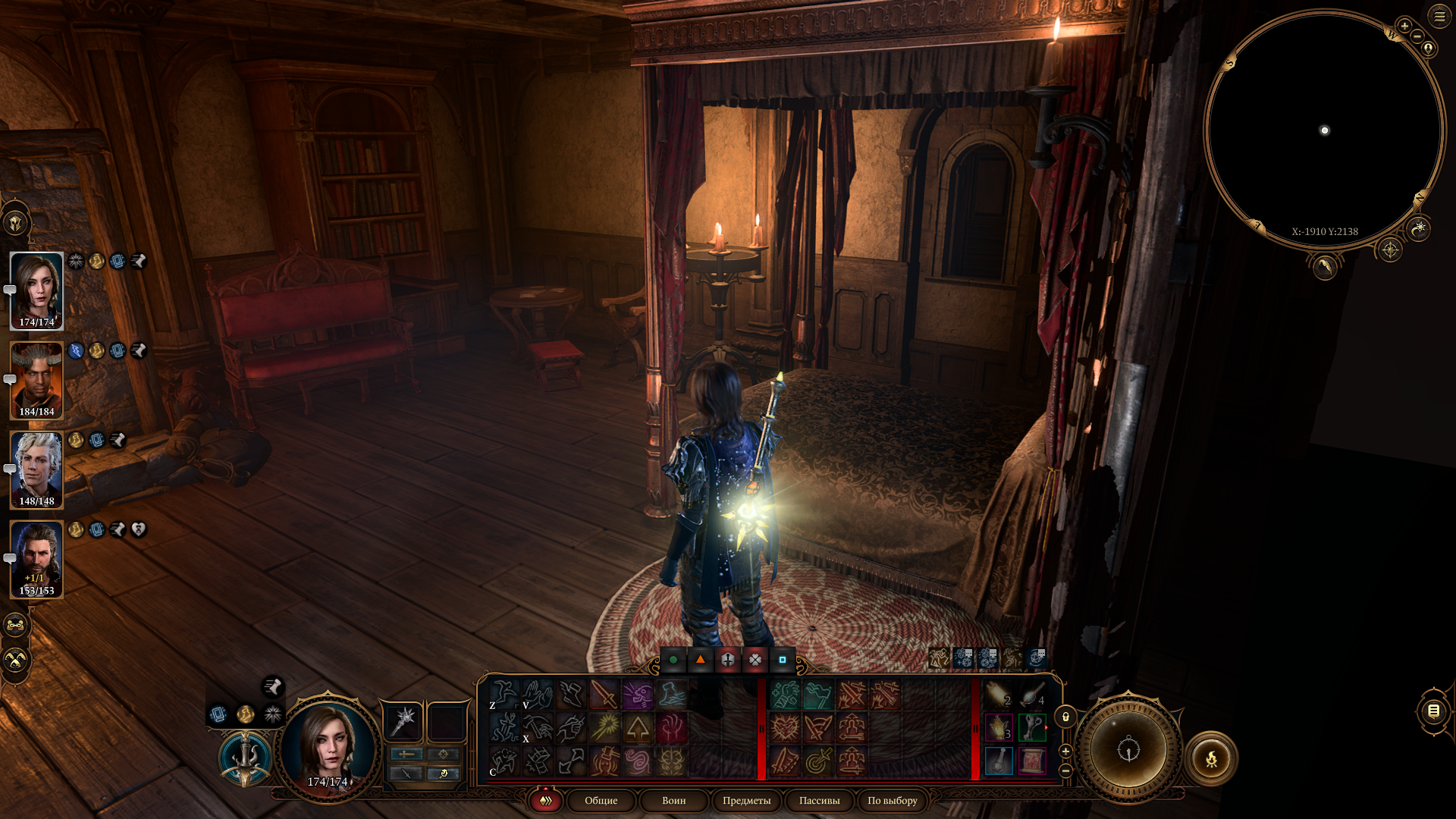
Task: Select the equipped mace weapon slot
Action: [403, 720]
